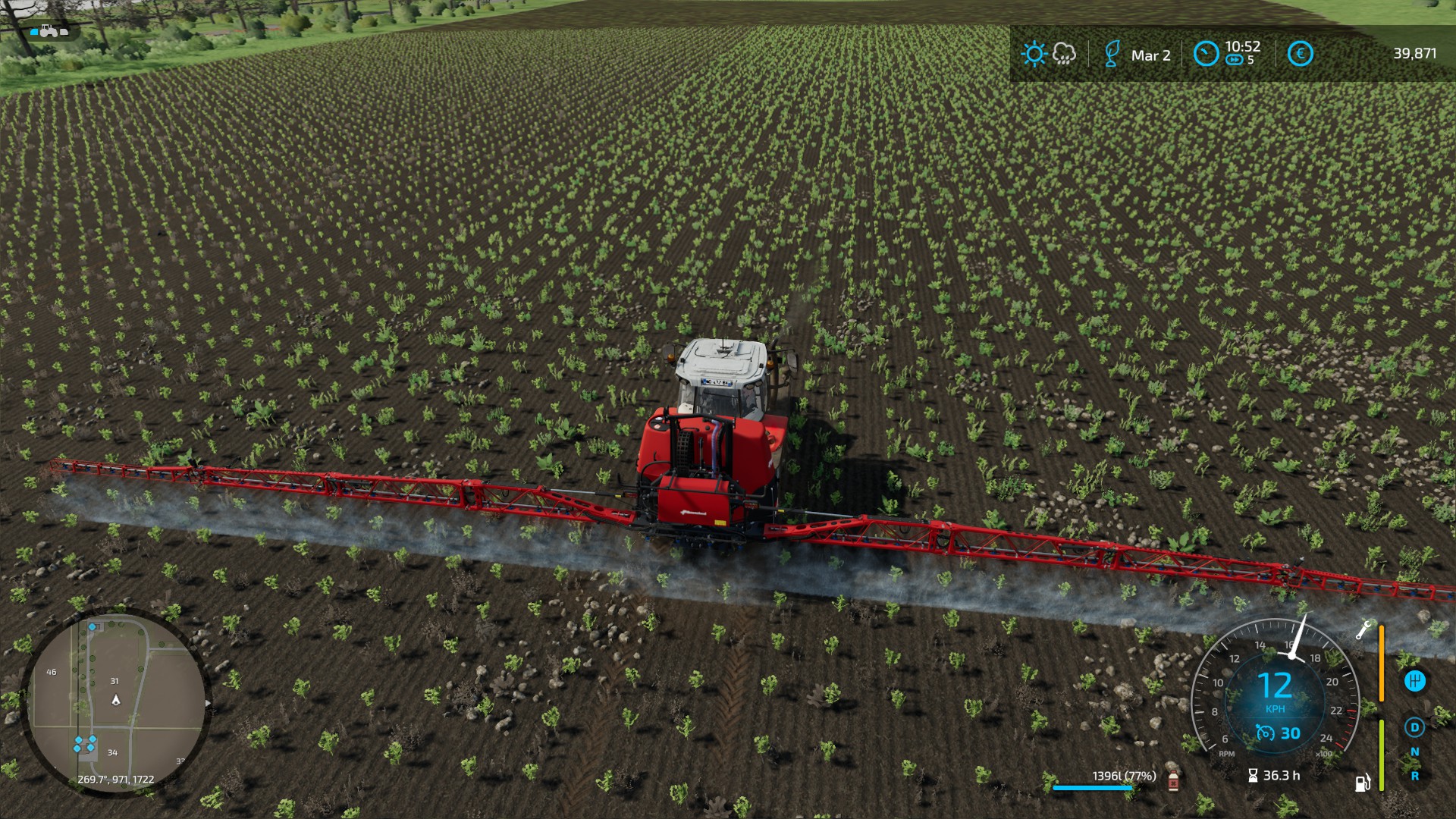Click the sun and rain weather icon
This screenshot has height=819, width=1456.
click(x=1048, y=54)
